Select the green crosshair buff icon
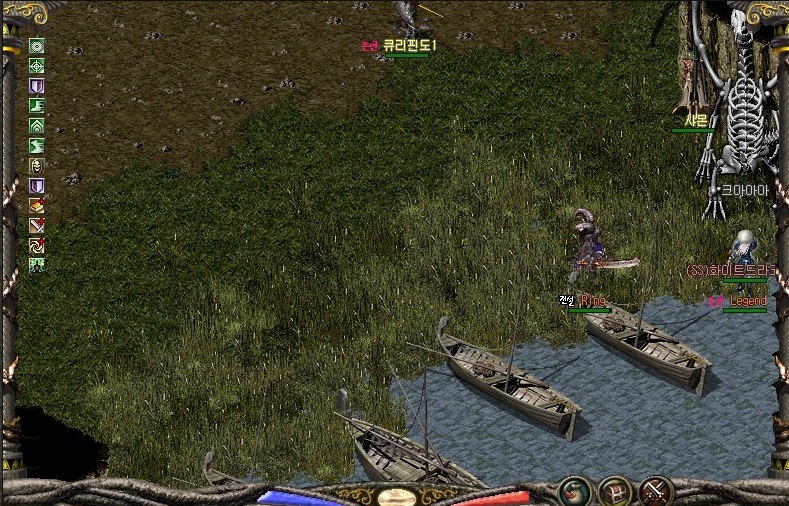The height and width of the screenshot is (506, 789). (37, 66)
